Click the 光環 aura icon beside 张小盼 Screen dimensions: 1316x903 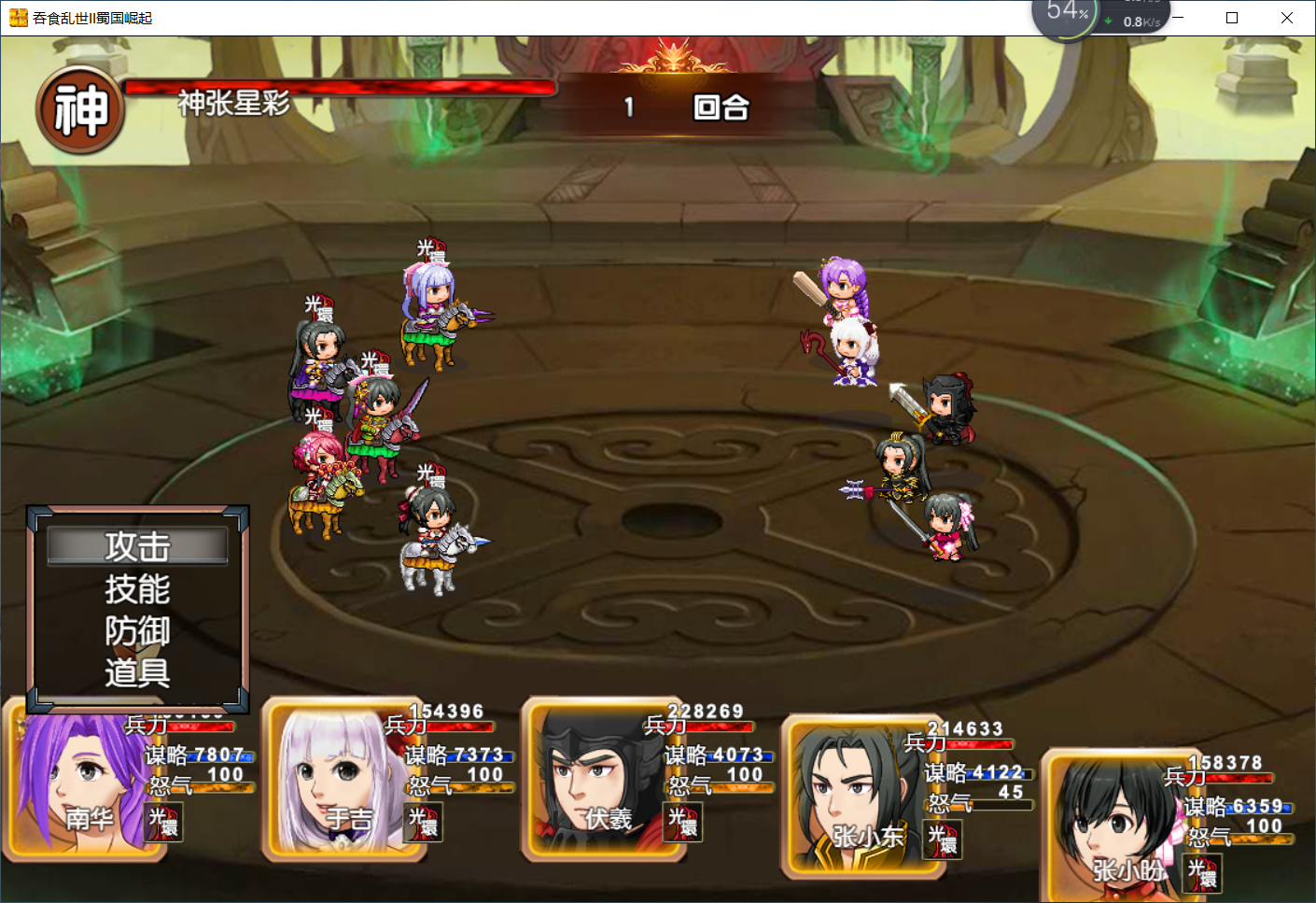[1202, 874]
